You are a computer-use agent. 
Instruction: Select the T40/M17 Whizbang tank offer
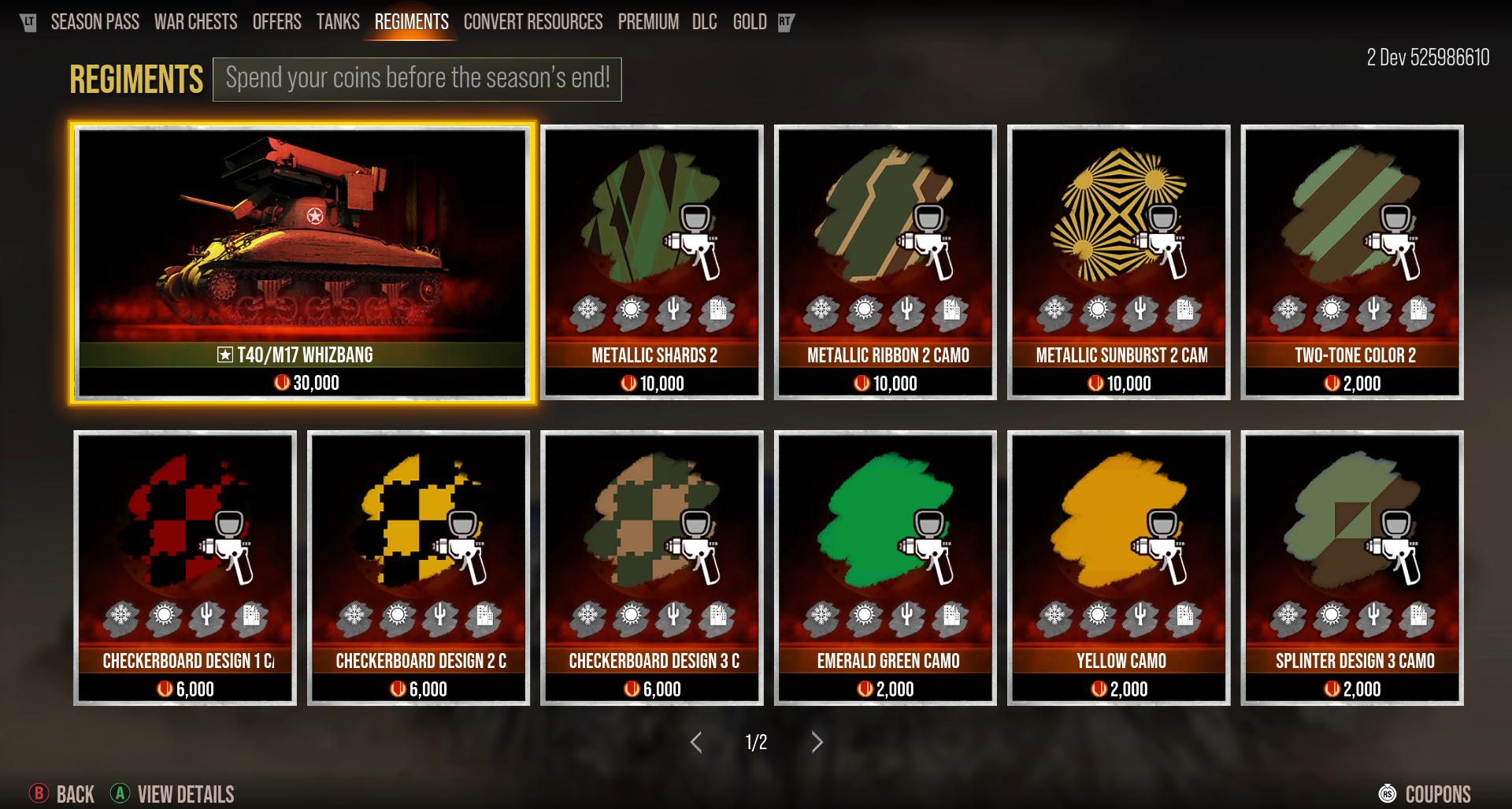(302, 262)
